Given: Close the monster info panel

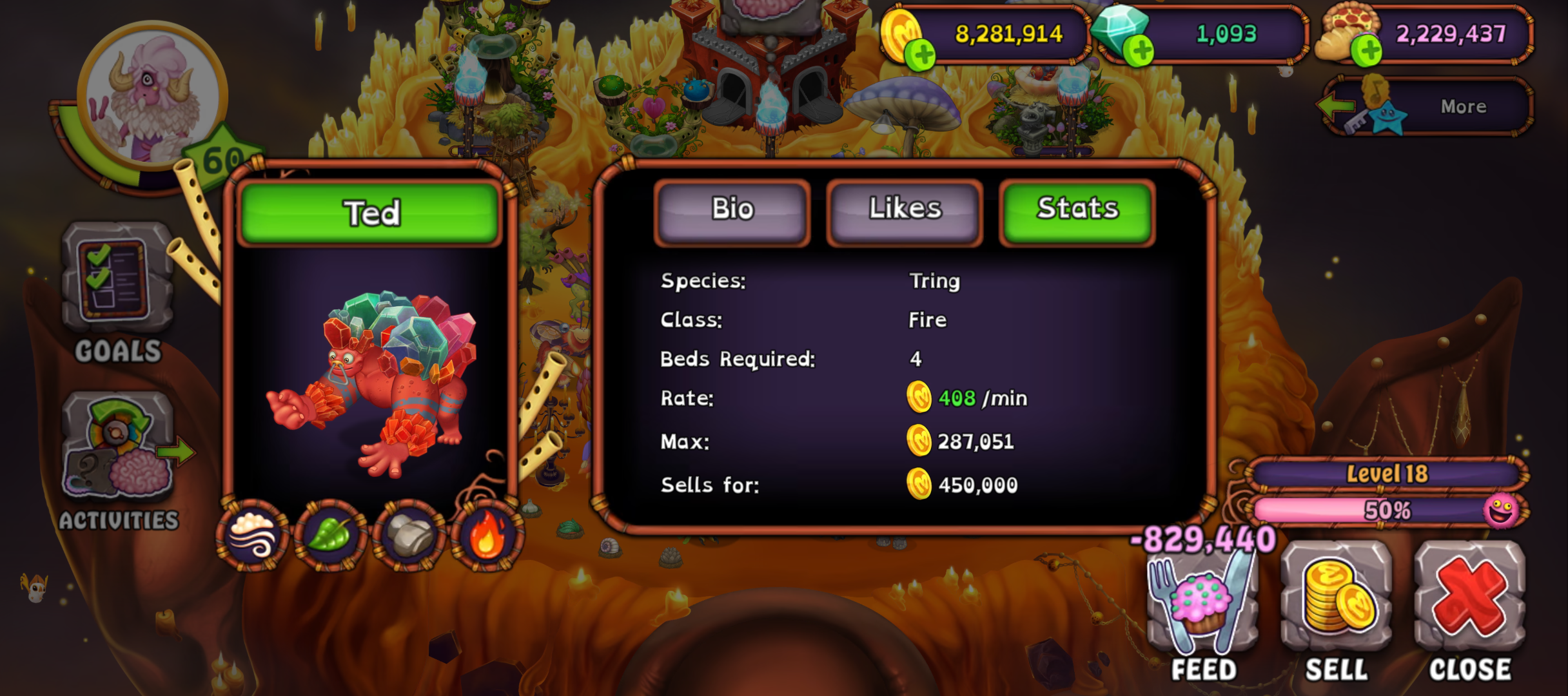Looking at the screenshot, I should click(1469, 603).
